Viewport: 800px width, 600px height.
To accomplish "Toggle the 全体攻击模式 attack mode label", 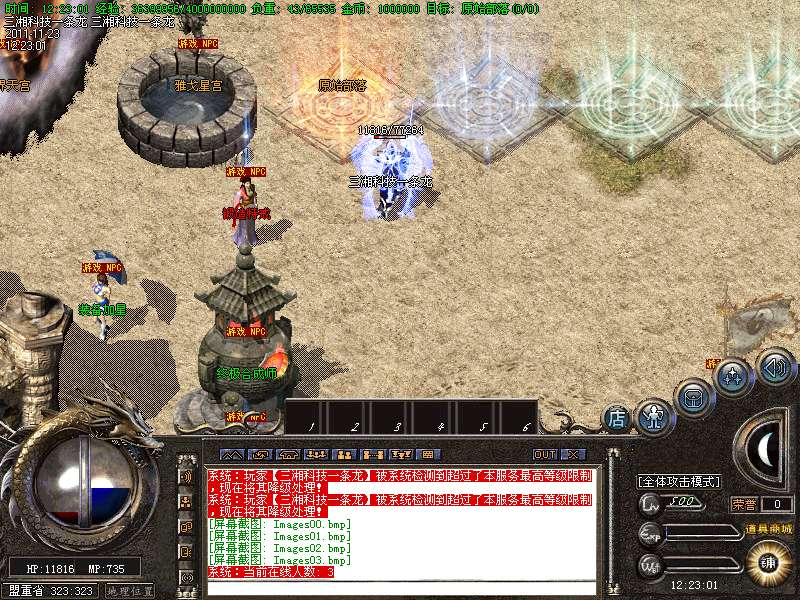I will coord(681,481).
